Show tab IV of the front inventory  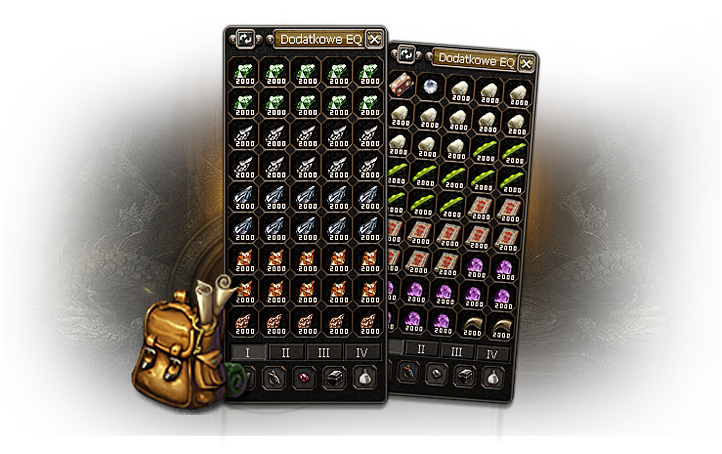coord(360,352)
